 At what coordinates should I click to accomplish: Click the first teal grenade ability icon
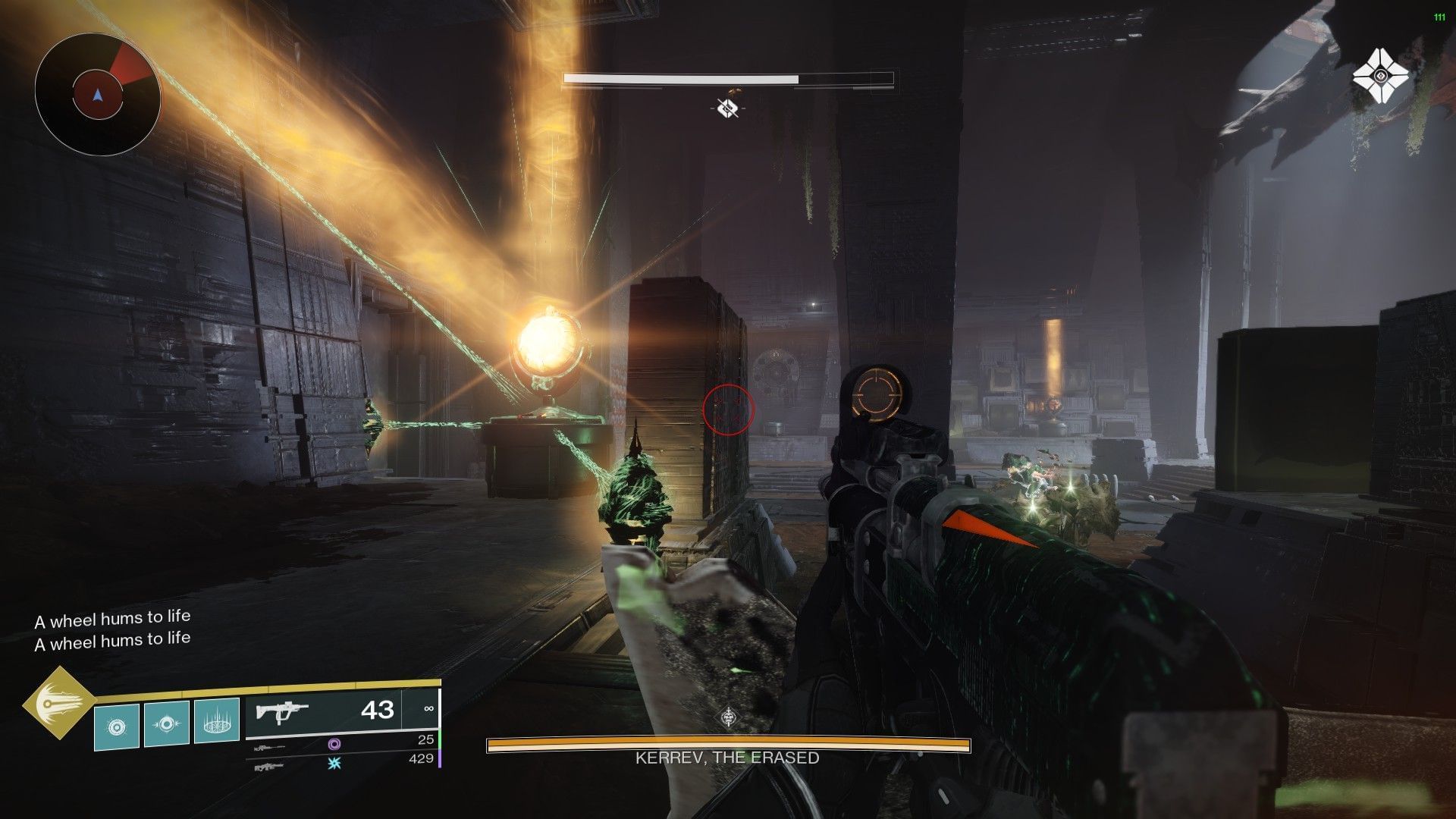coord(115,724)
